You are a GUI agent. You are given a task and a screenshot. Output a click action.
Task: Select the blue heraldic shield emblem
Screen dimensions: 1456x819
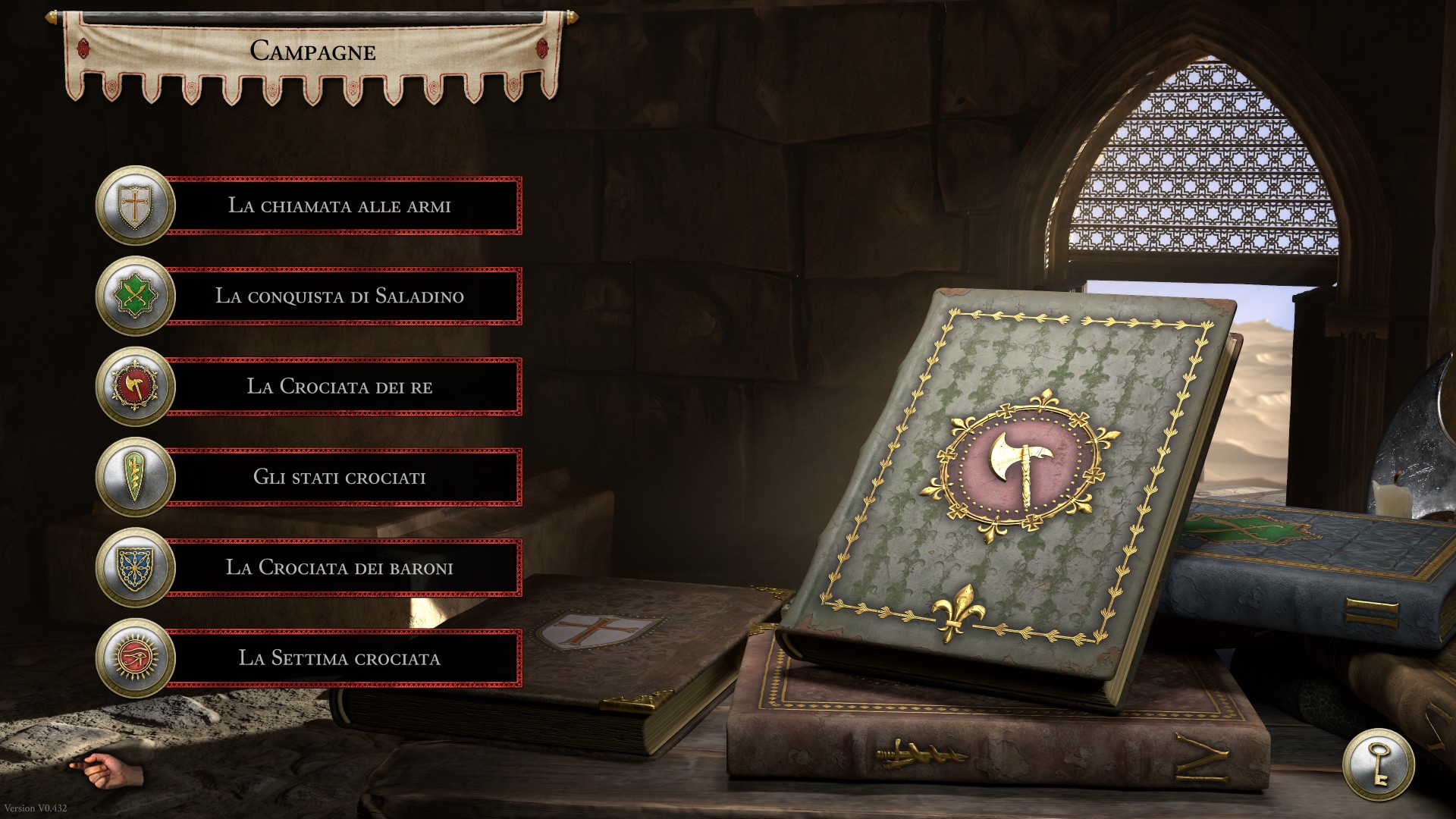tap(135, 567)
